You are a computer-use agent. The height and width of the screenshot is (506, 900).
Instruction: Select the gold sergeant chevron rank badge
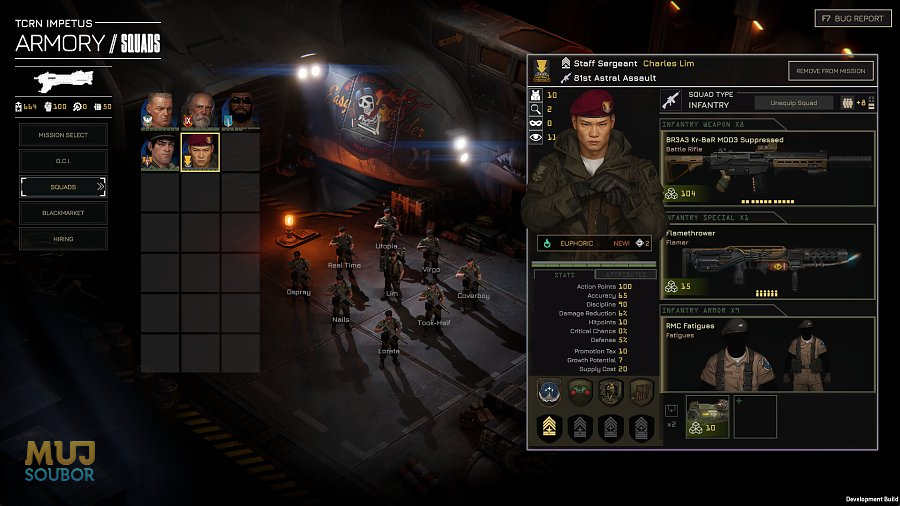[549, 429]
